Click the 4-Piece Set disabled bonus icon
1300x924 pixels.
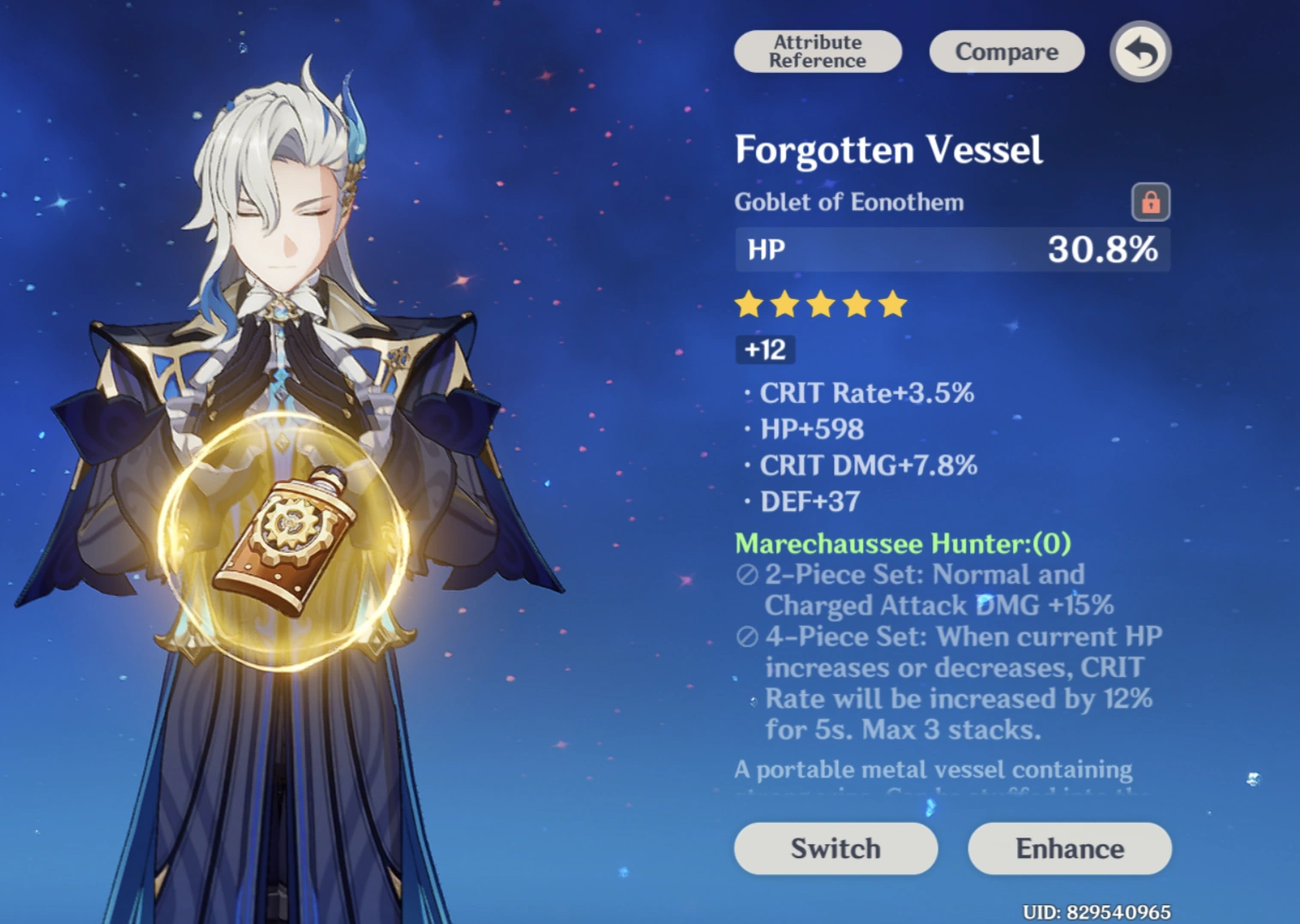coord(746,637)
